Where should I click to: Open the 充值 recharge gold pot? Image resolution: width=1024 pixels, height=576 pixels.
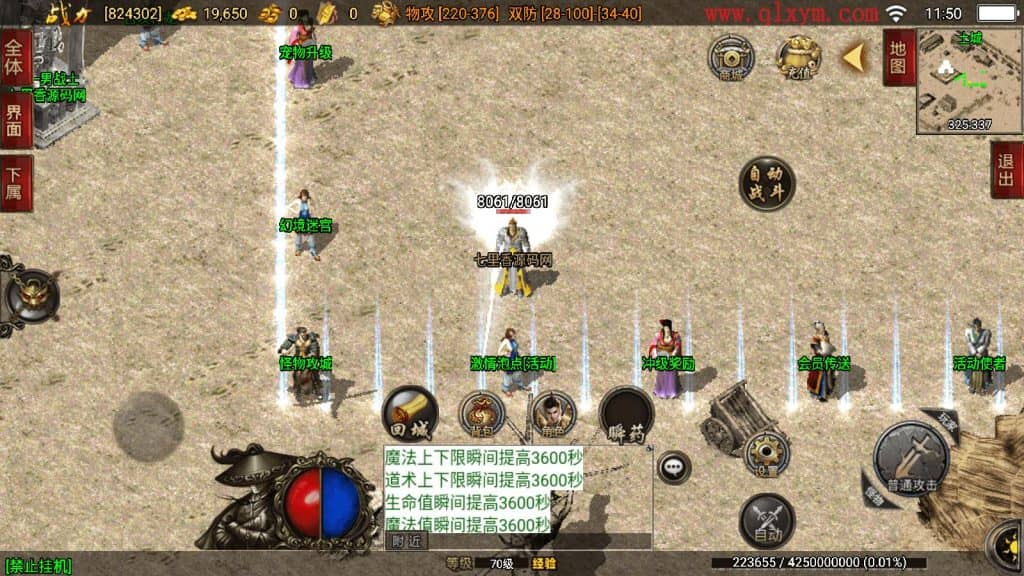click(799, 58)
